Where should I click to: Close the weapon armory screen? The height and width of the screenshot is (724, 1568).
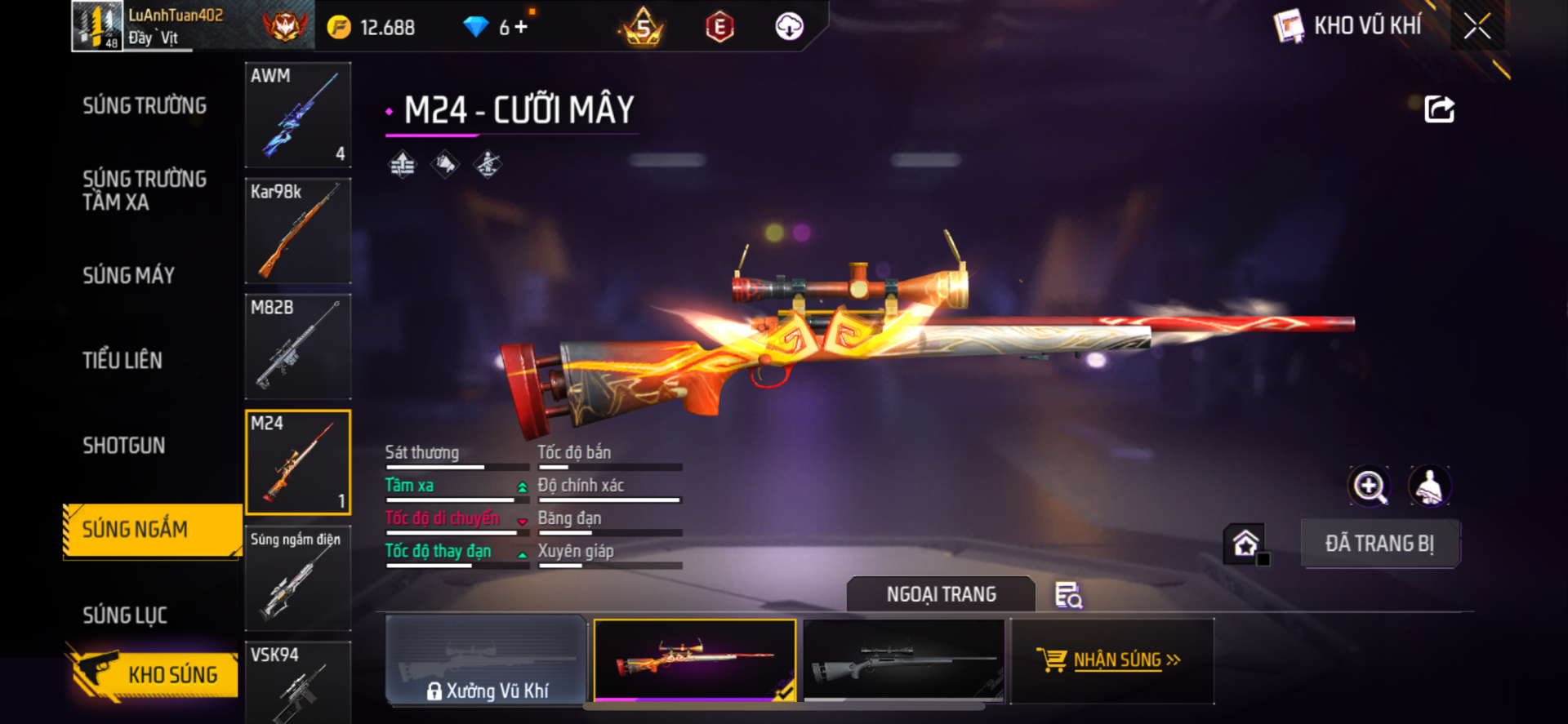[1477, 26]
